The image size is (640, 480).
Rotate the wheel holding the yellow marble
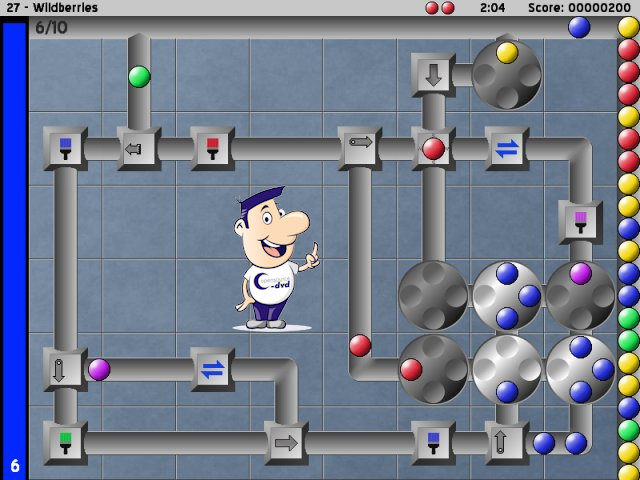tap(507, 75)
